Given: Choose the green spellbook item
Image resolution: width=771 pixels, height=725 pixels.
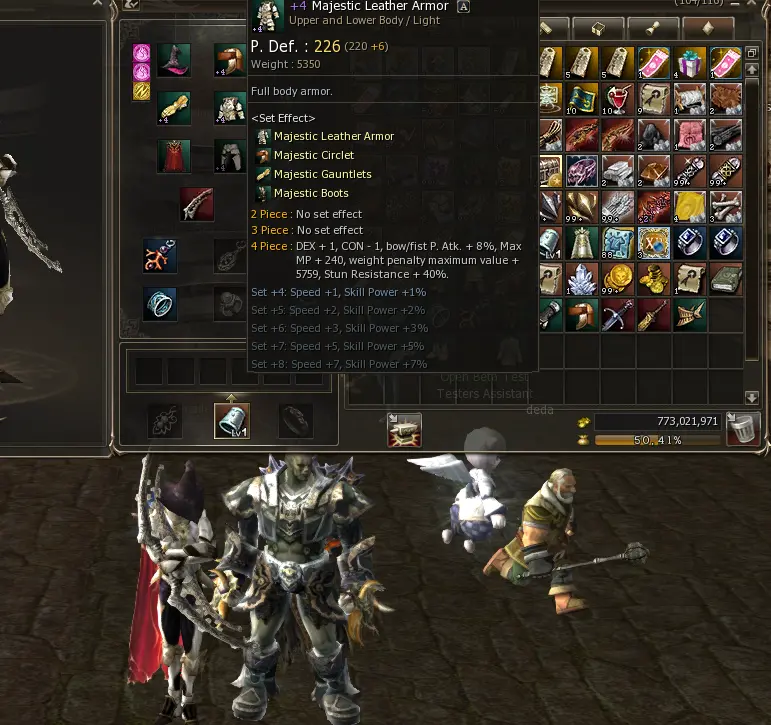Looking at the screenshot, I should coord(724,279).
